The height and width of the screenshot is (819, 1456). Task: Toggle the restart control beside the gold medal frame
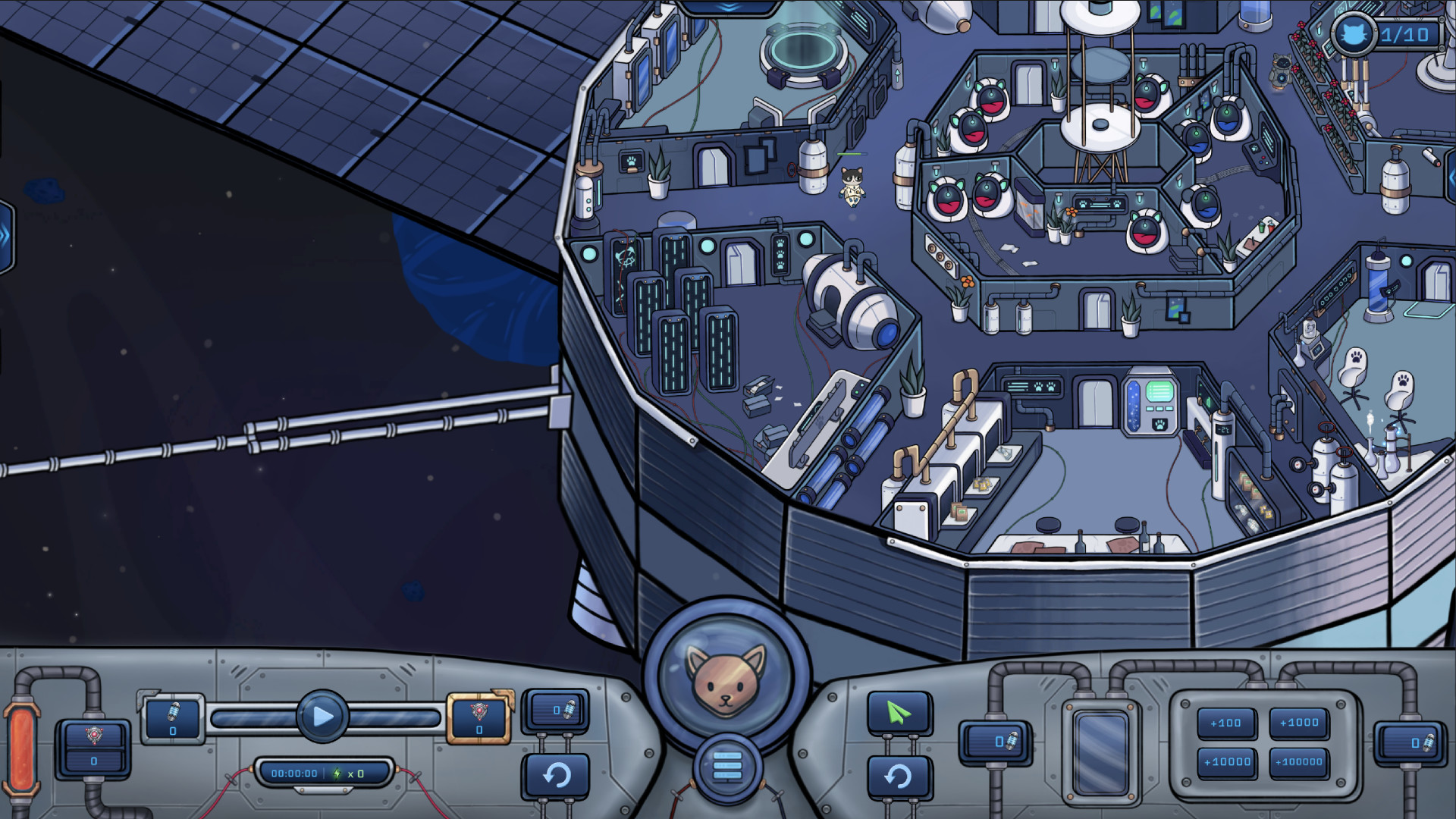point(558,775)
